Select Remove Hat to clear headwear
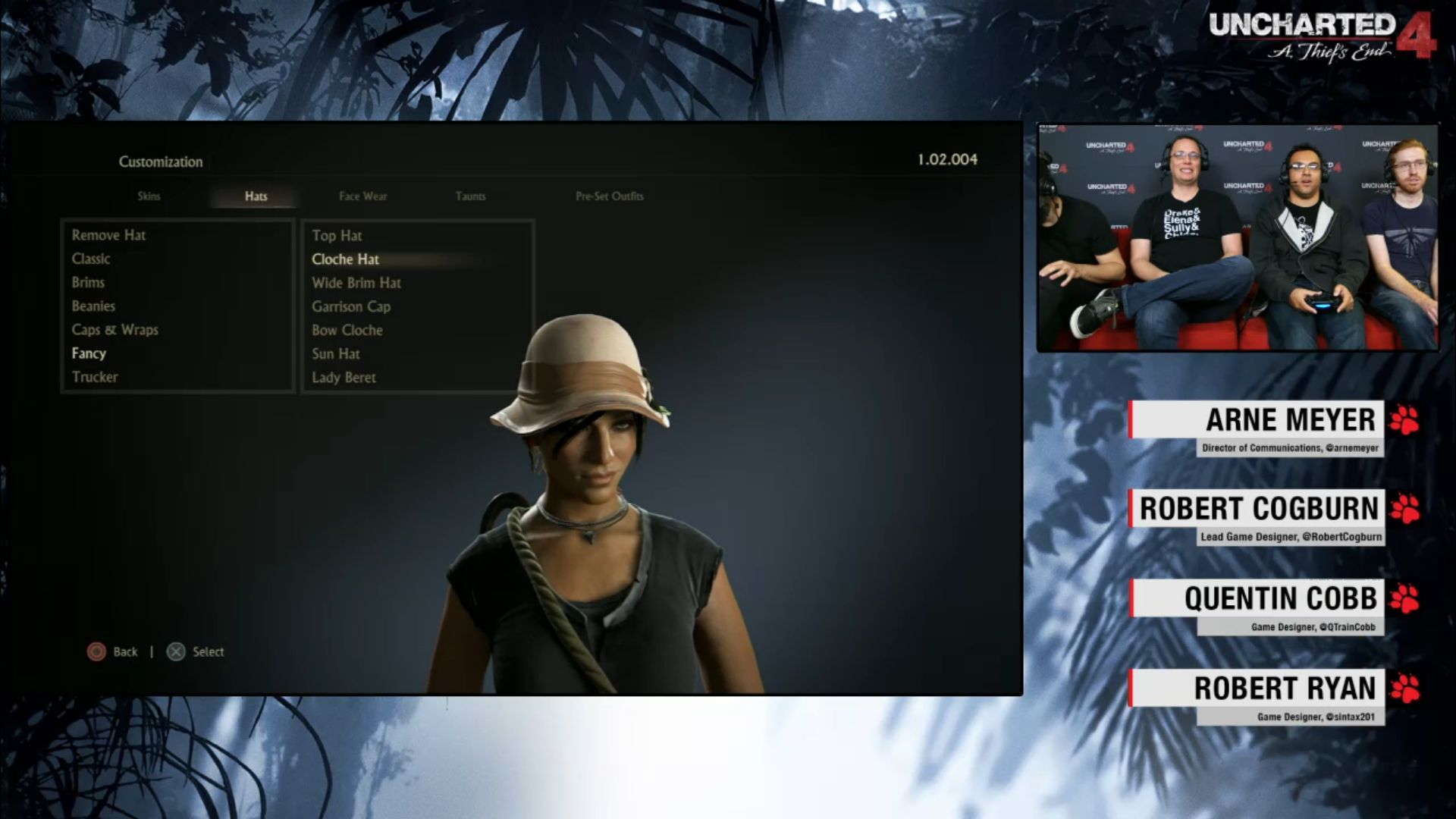 point(108,235)
